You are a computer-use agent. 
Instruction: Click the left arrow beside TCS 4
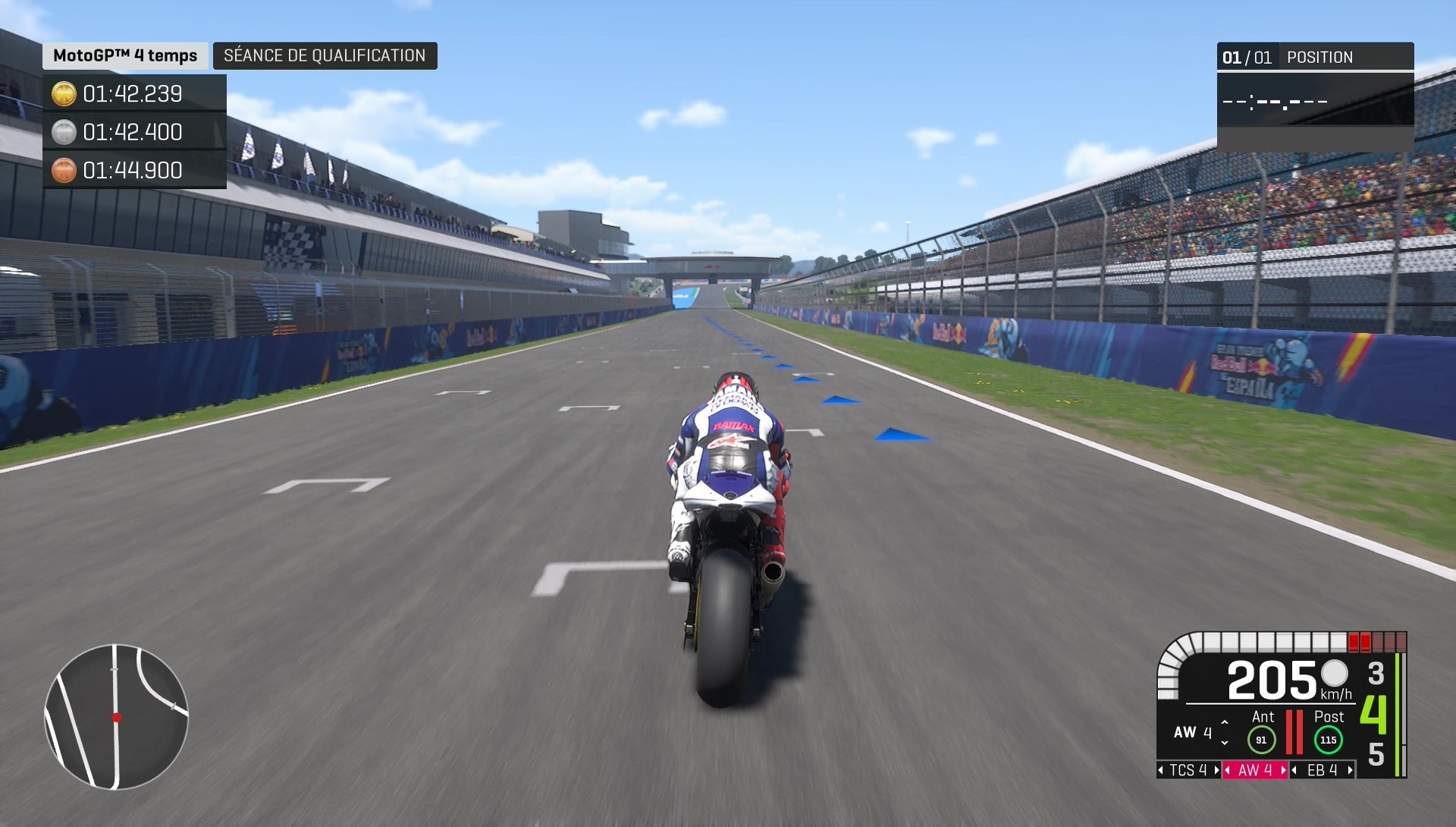tap(1161, 771)
